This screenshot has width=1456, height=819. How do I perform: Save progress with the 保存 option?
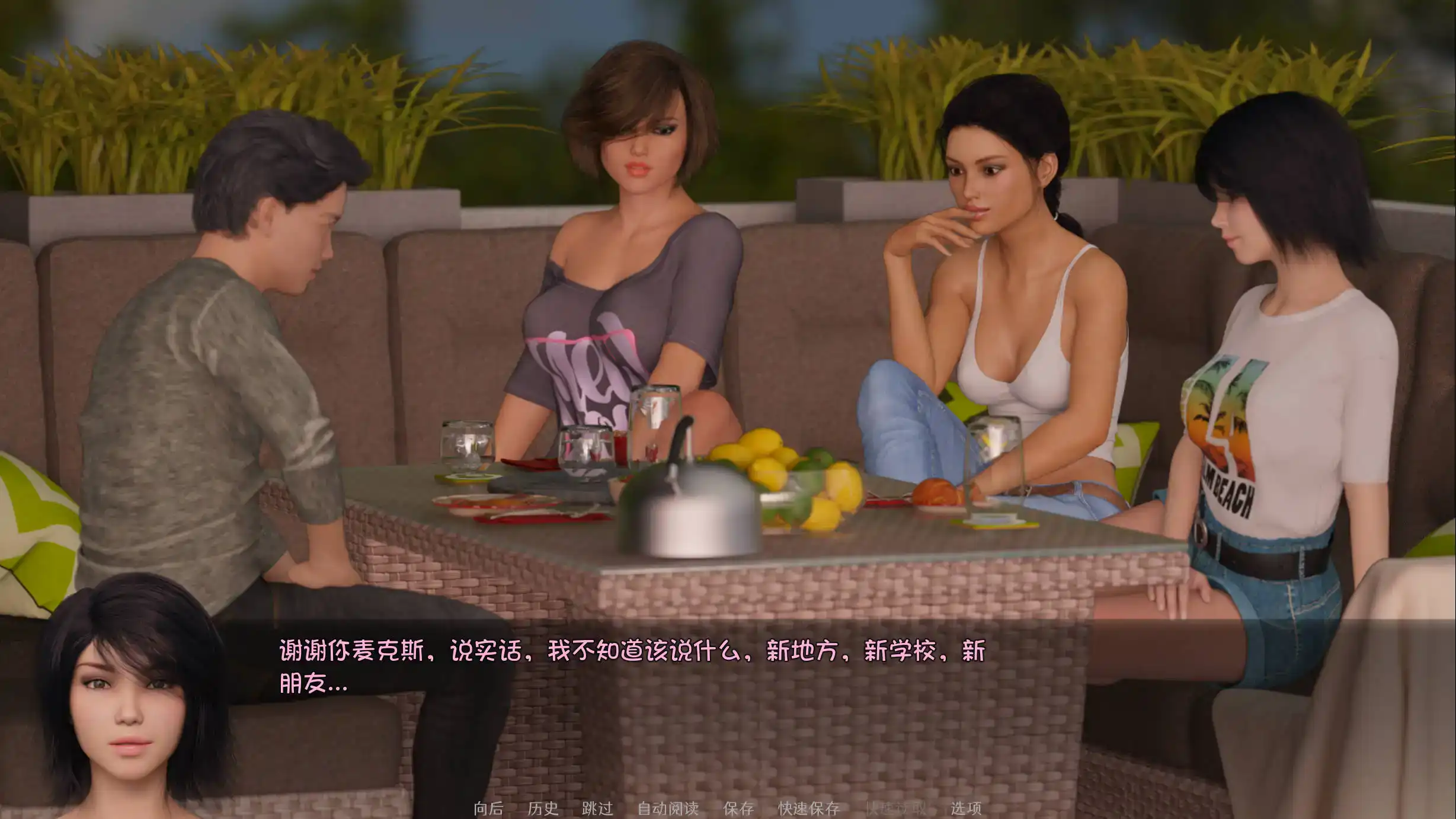739,807
